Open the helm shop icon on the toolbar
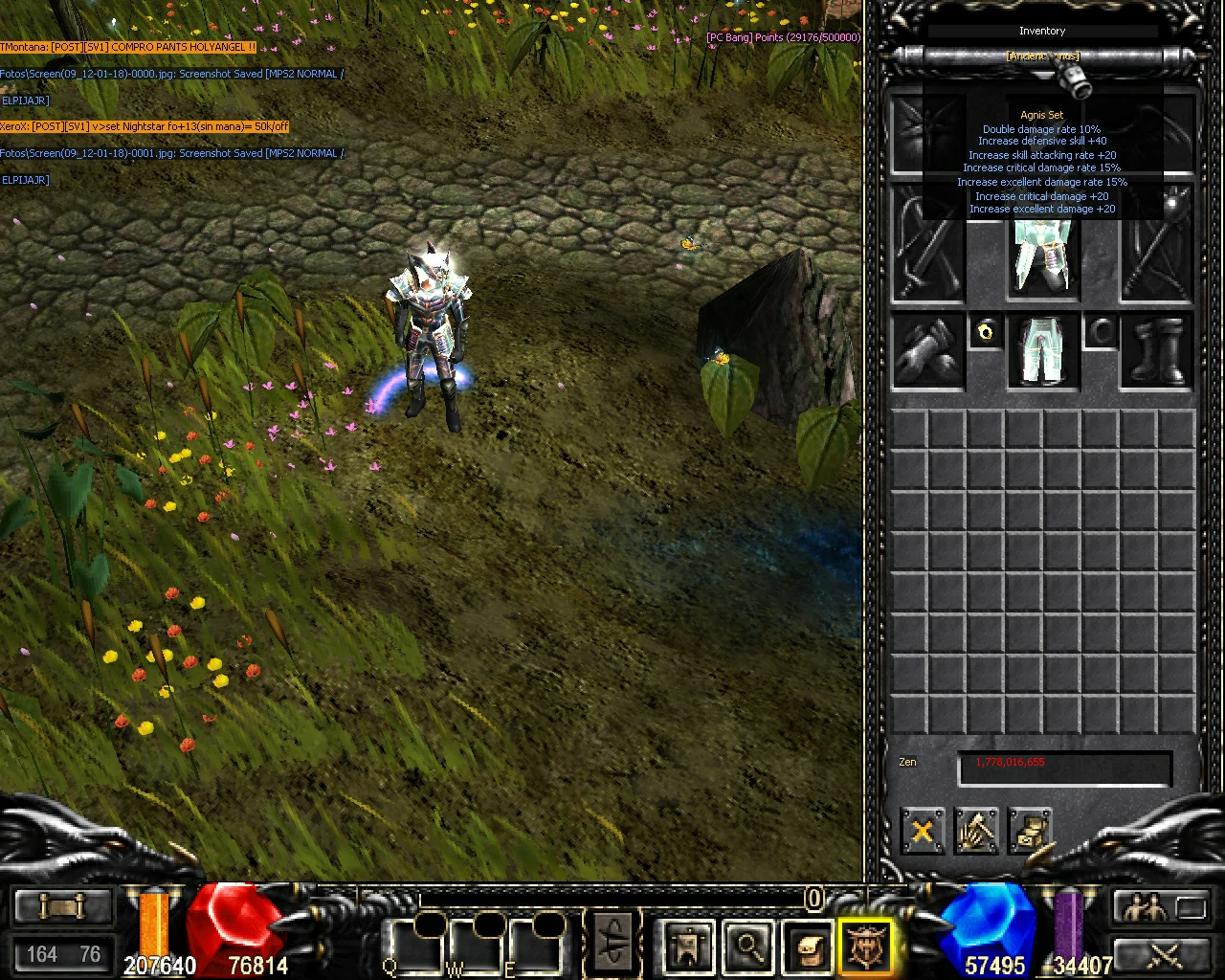The image size is (1225, 980). click(687, 944)
